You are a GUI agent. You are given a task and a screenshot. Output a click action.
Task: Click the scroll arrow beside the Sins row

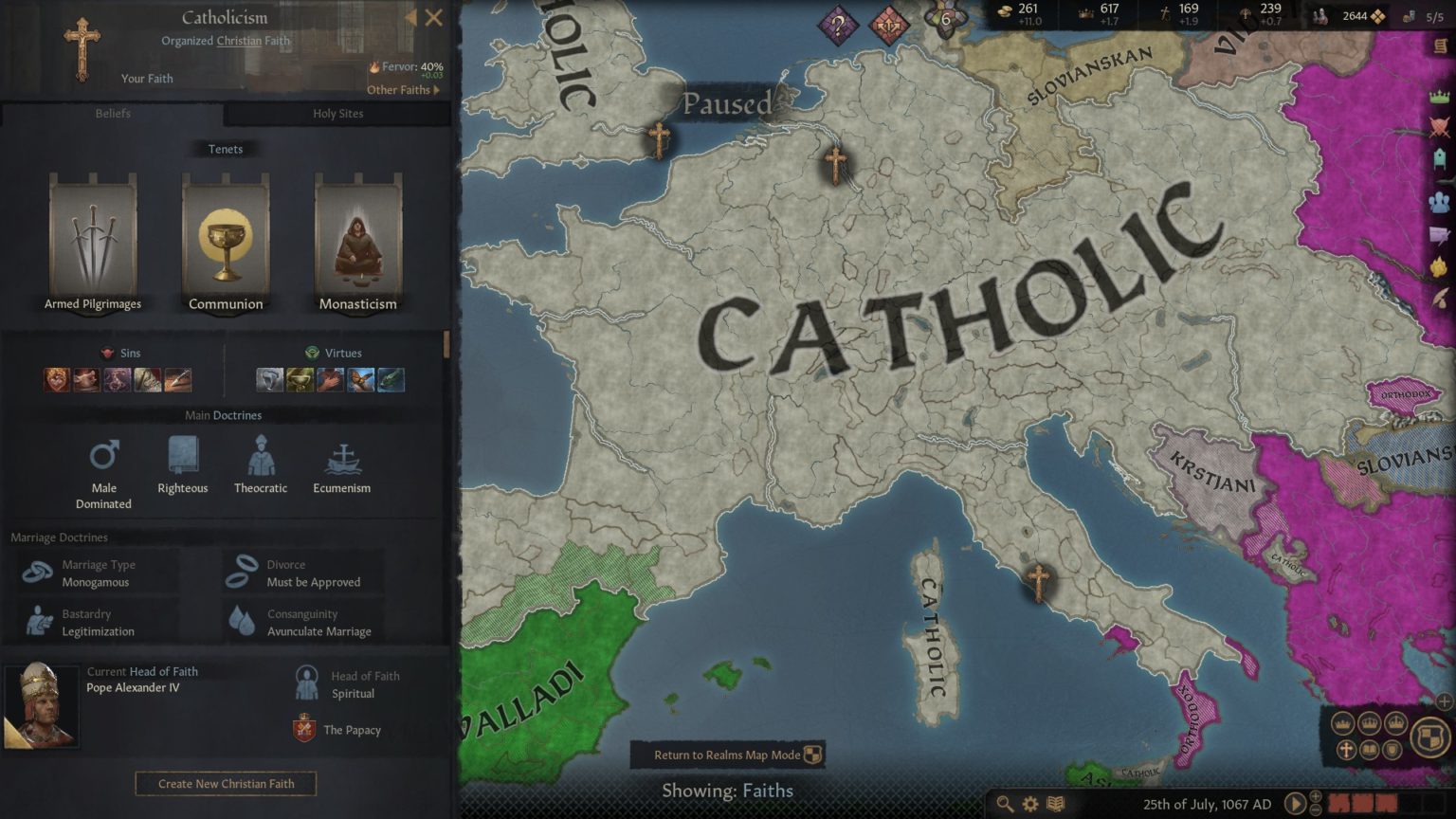tap(447, 345)
